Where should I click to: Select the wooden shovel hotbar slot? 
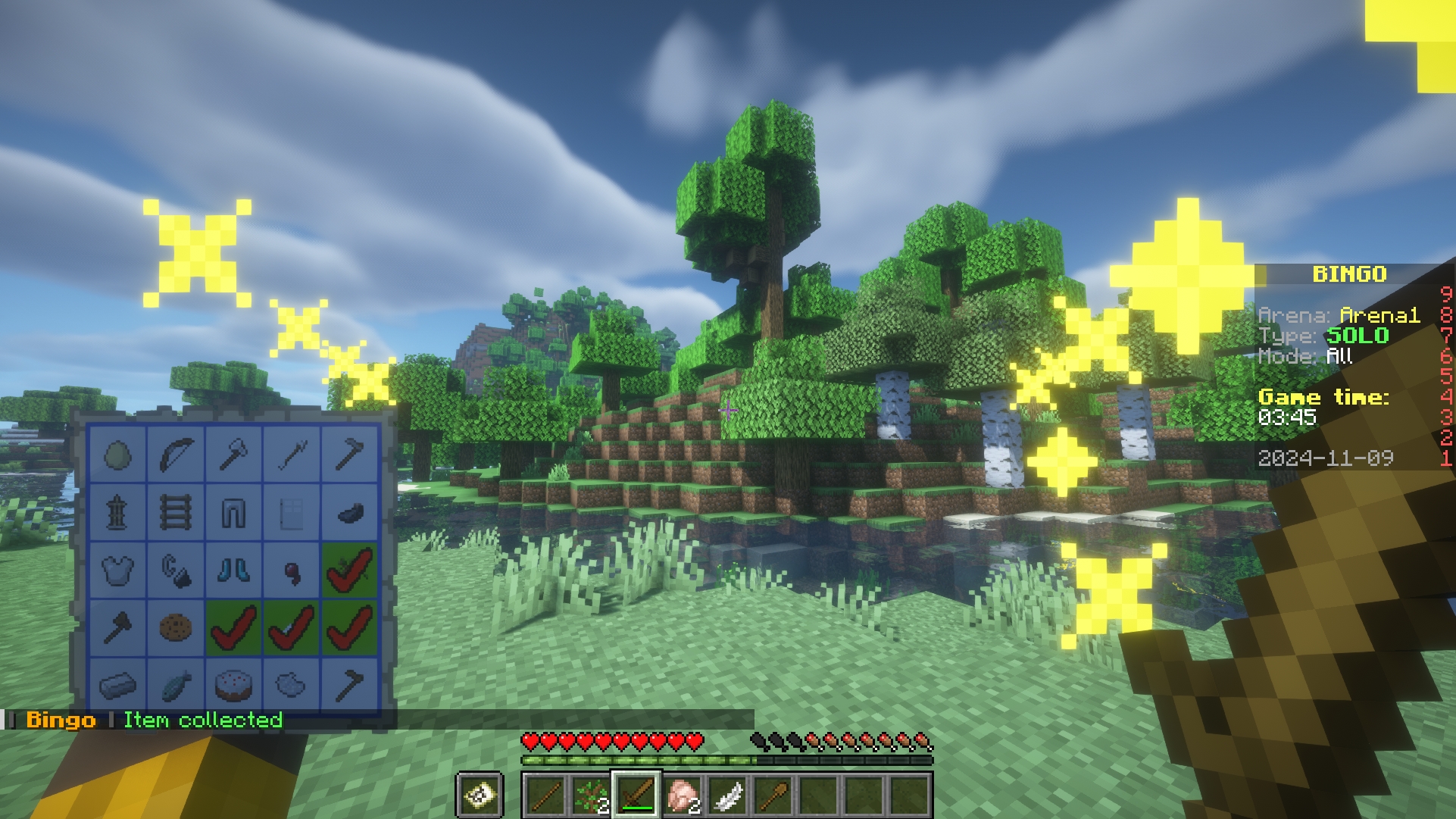click(x=773, y=796)
